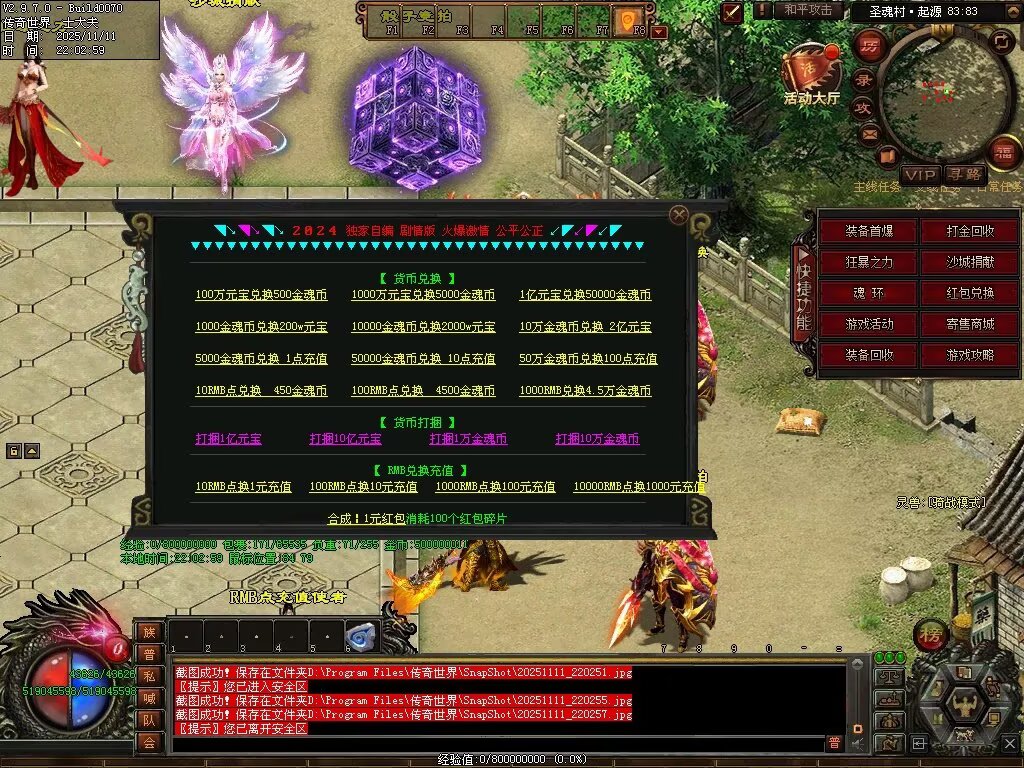Open the 游戏攻略 game guide
This screenshot has height=768, width=1024.
tap(971, 355)
